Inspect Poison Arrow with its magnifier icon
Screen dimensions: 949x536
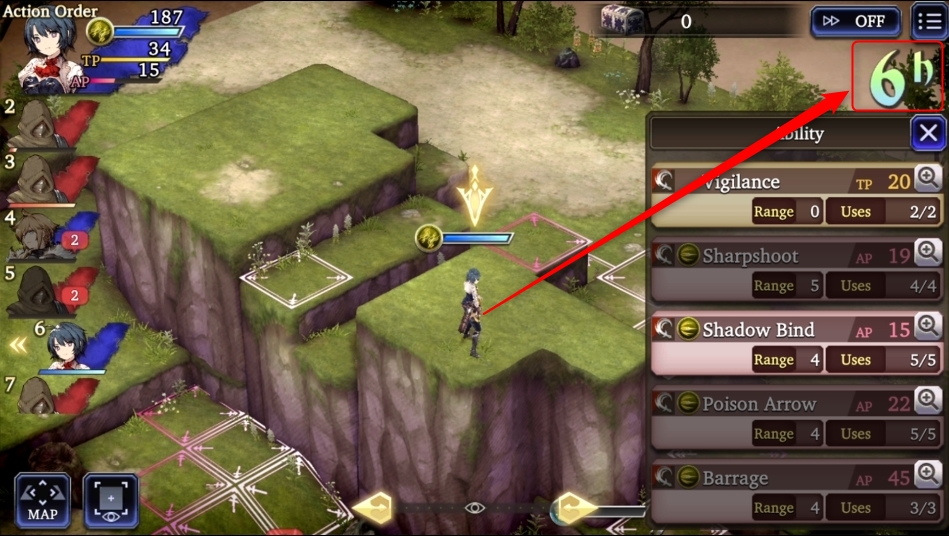tap(928, 401)
